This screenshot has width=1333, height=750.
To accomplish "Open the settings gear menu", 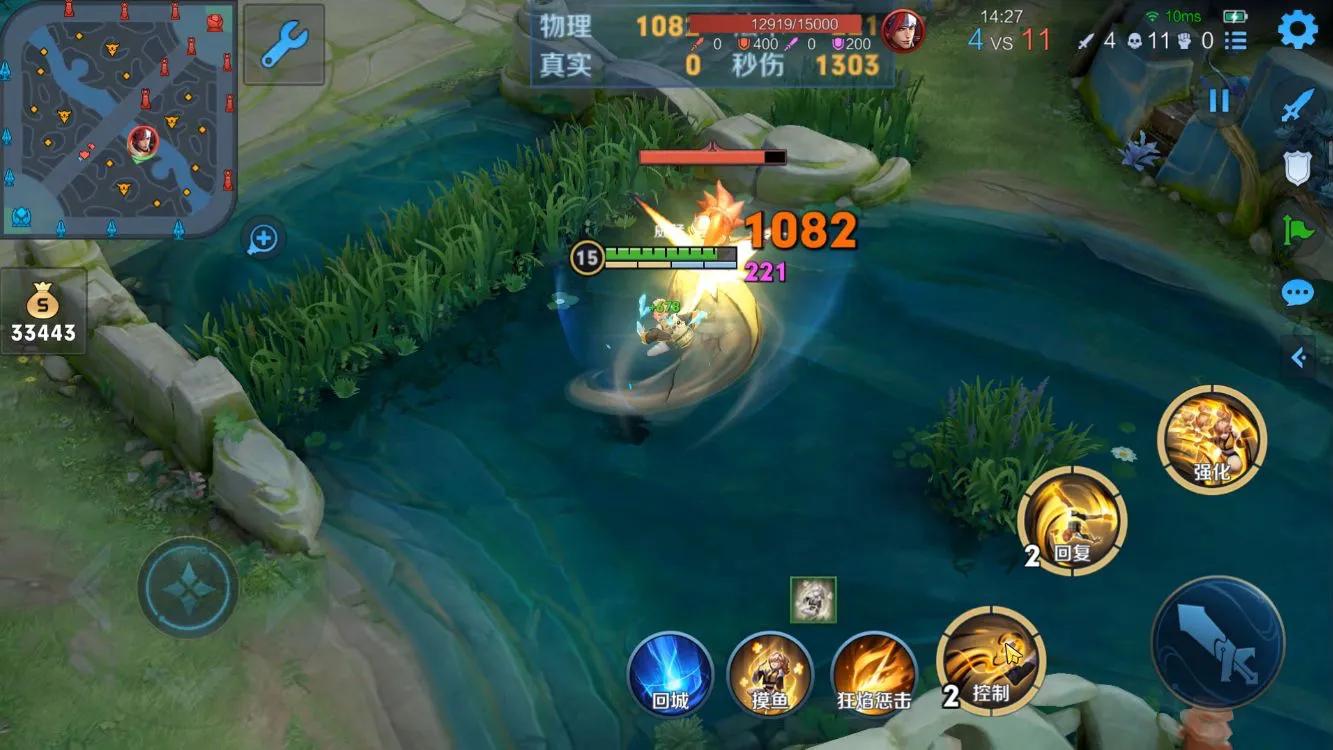I will [x=1297, y=30].
